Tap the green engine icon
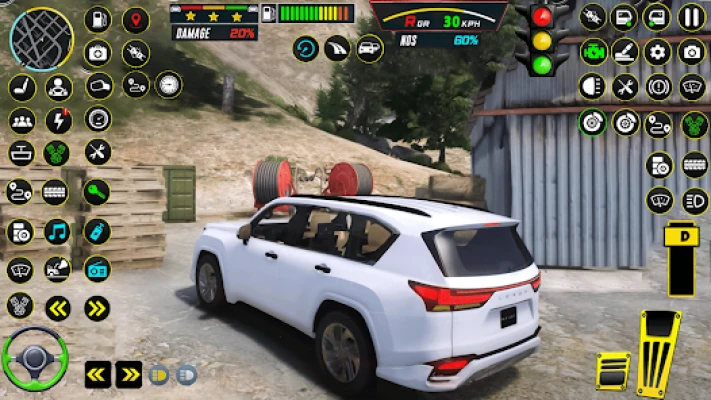The height and width of the screenshot is (400, 711). click(x=594, y=52)
